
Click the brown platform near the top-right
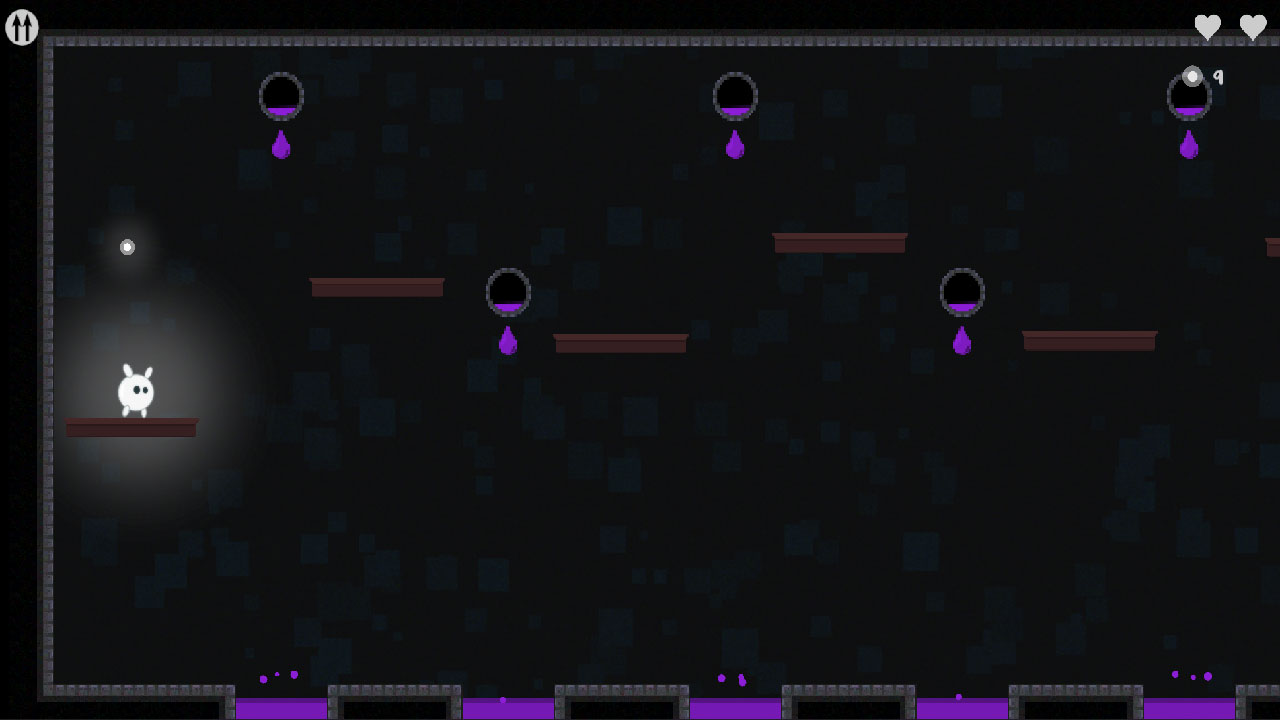click(840, 241)
